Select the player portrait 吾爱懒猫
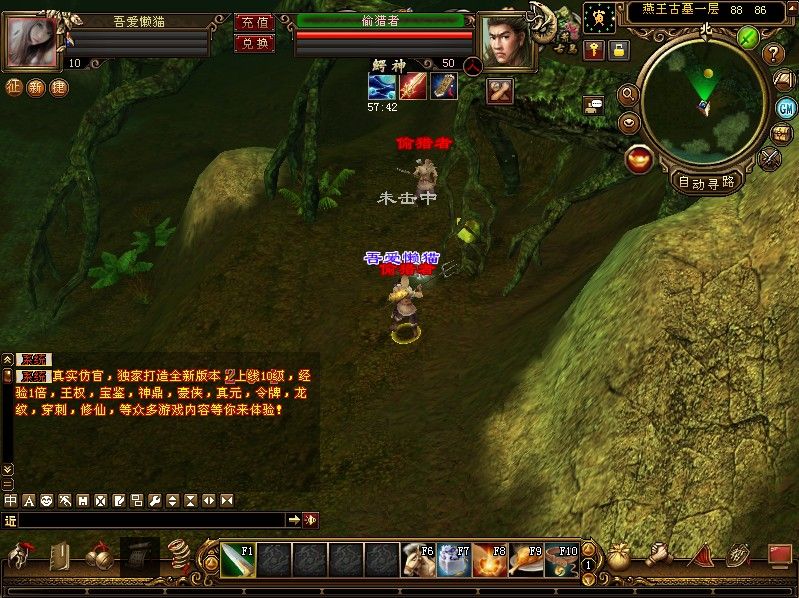The height and width of the screenshot is (598, 799). click(33, 40)
